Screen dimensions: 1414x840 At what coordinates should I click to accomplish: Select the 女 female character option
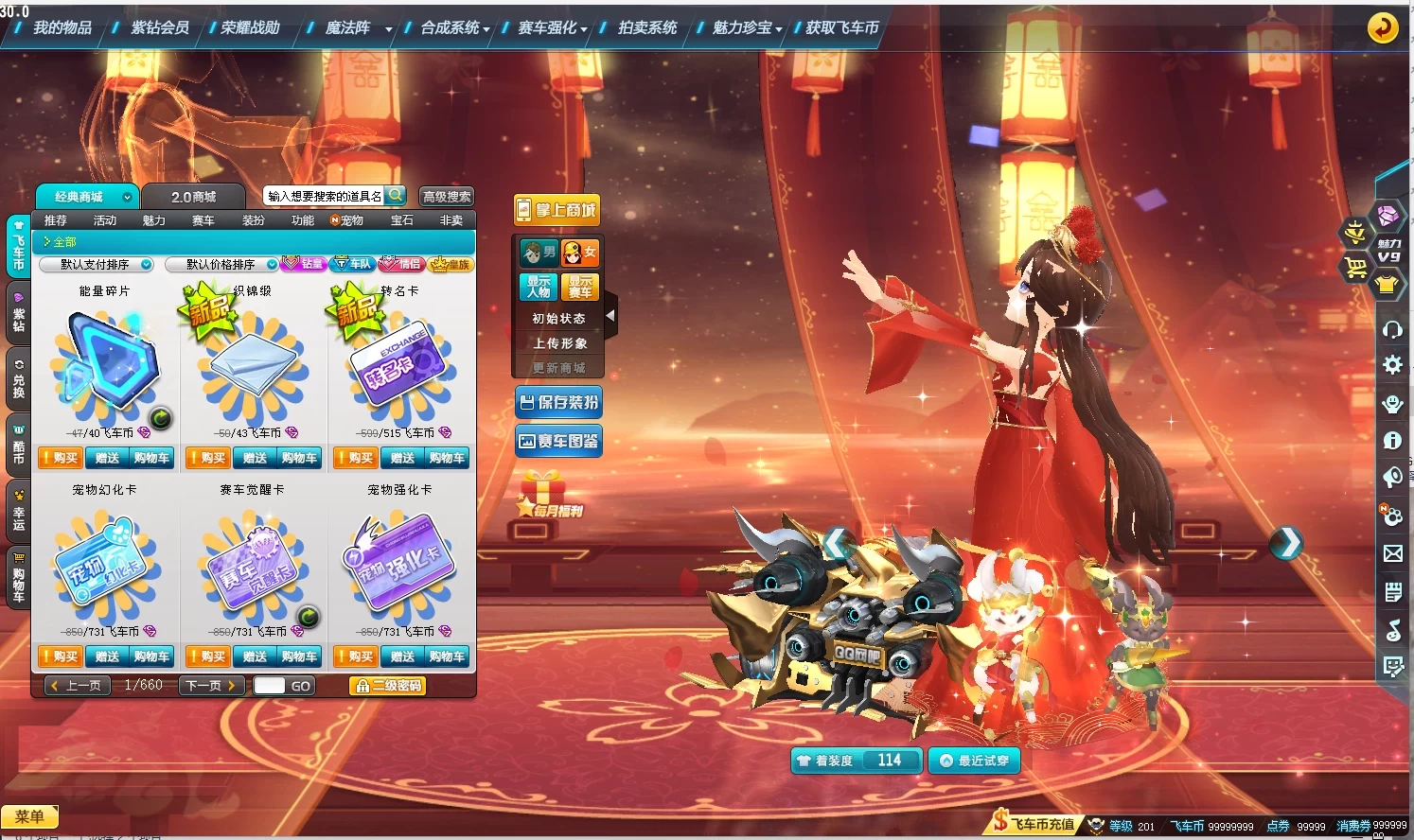[x=579, y=253]
